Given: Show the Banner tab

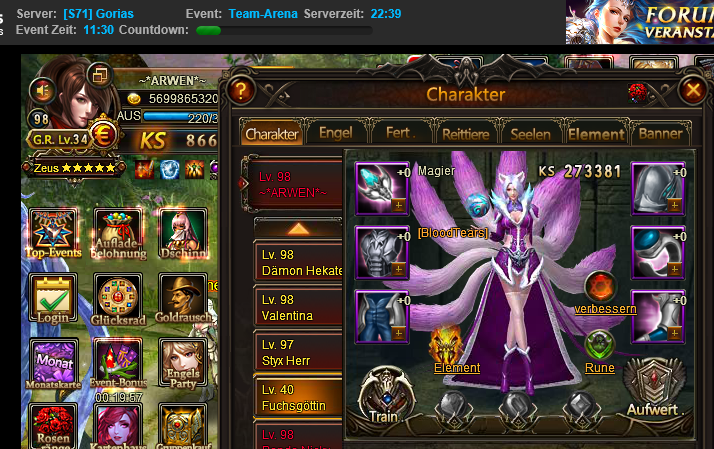Looking at the screenshot, I should (660, 133).
